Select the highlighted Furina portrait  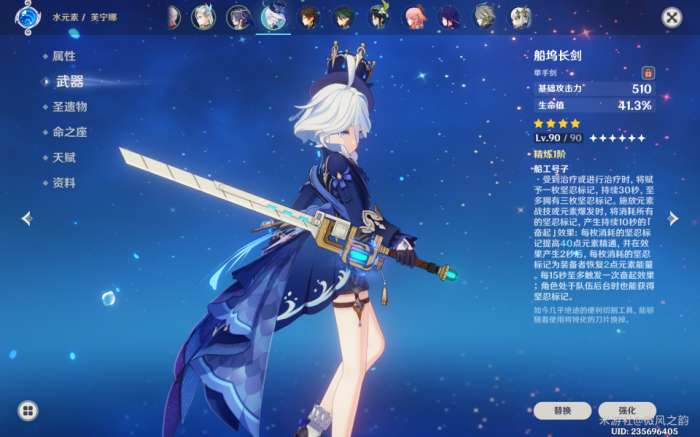pos(272,17)
